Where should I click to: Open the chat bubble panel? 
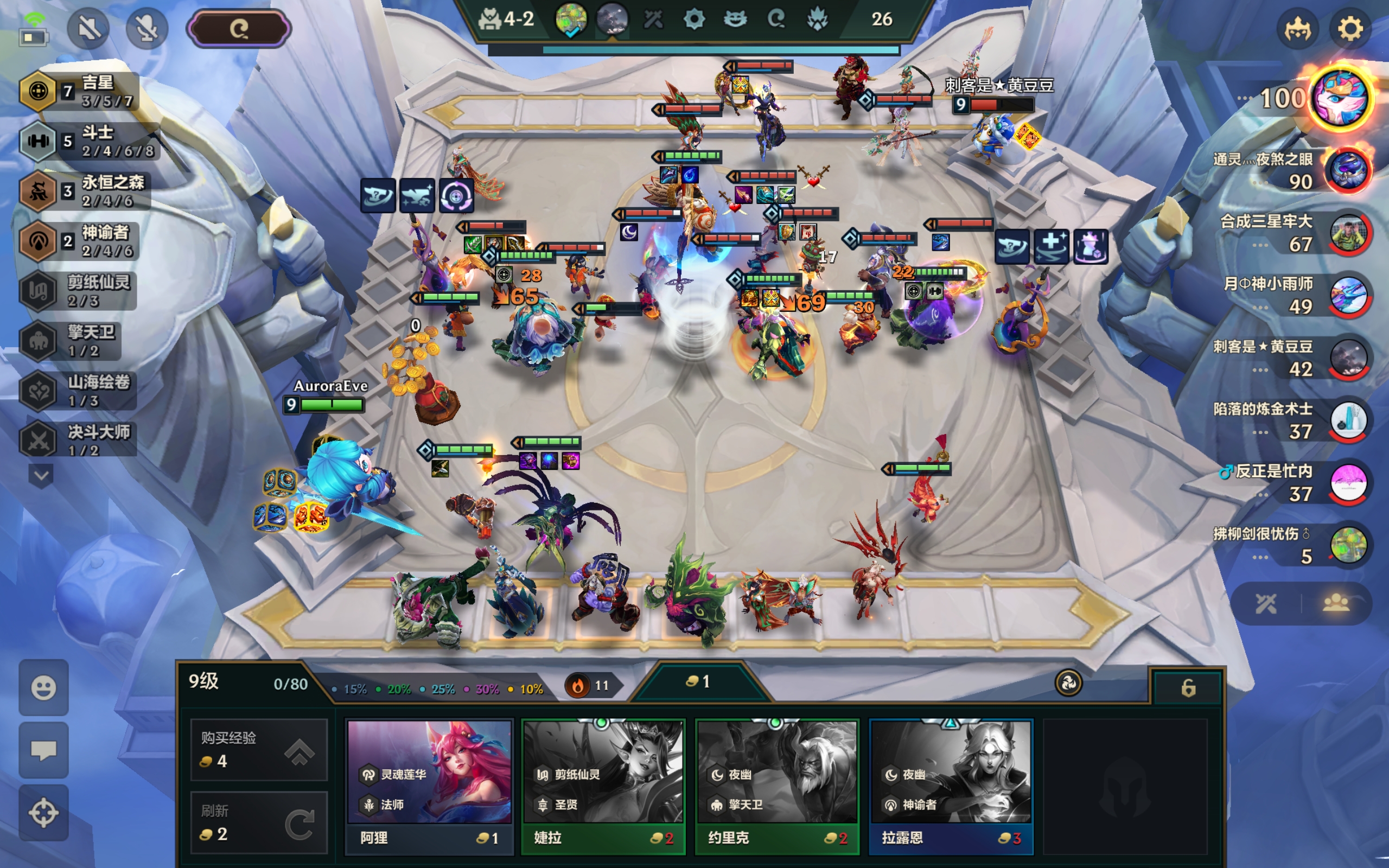(43, 750)
